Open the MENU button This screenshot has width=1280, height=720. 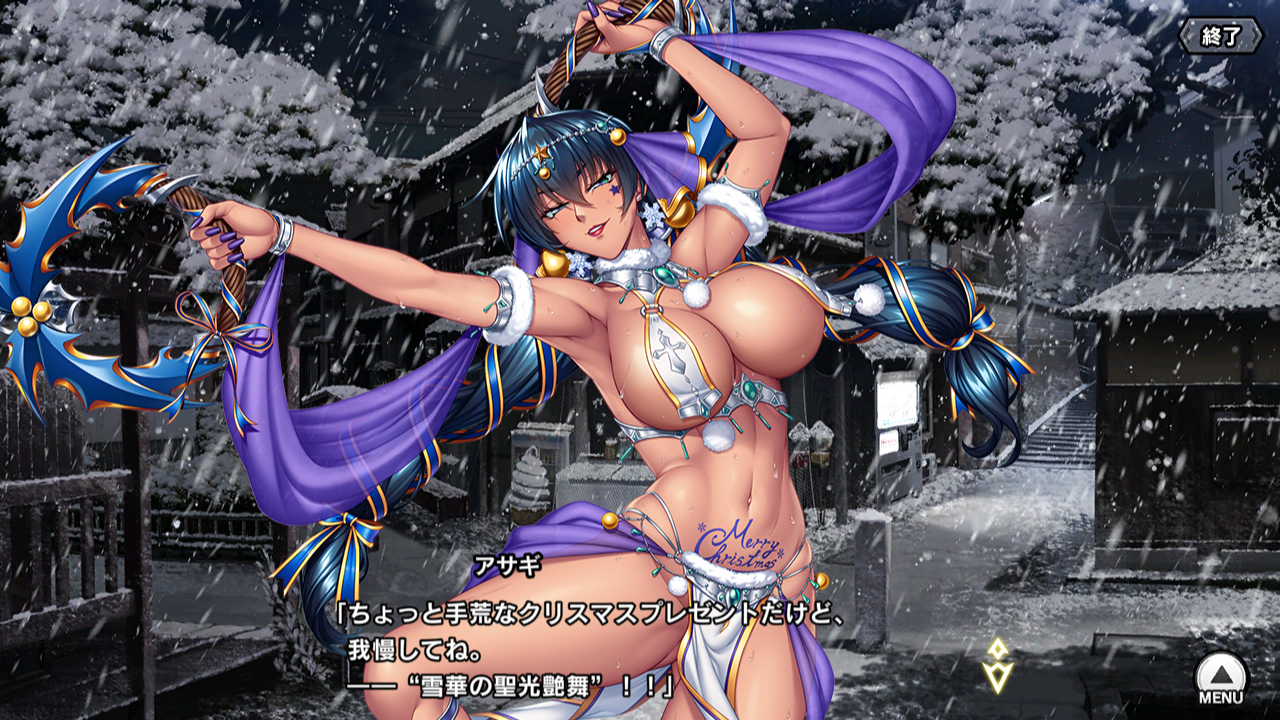(1221, 679)
